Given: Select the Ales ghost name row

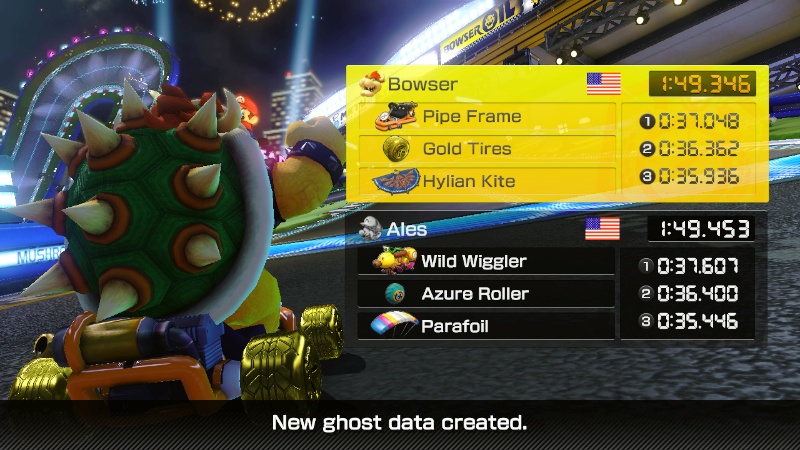Looking at the screenshot, I should click(470, 229).
